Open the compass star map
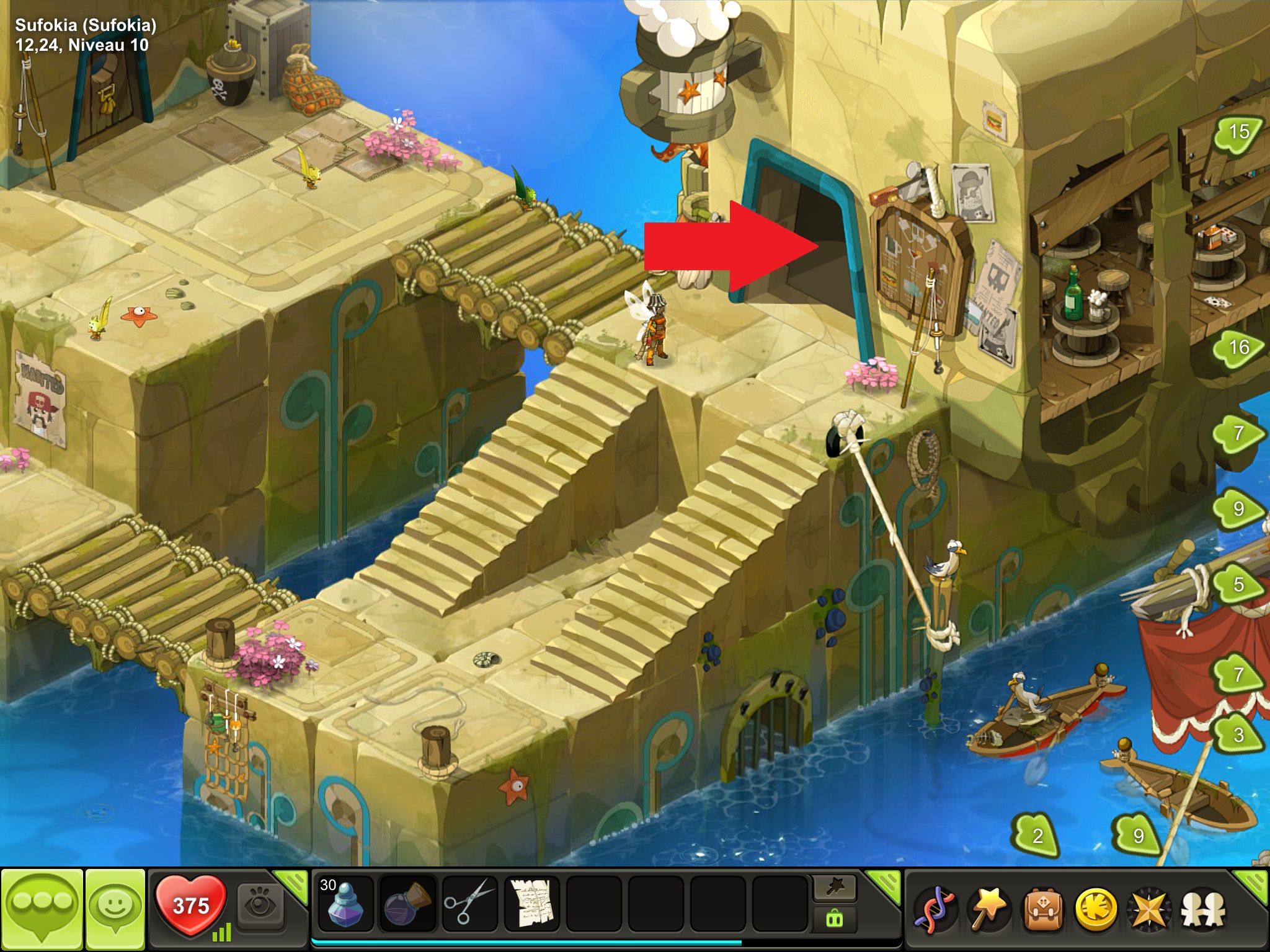 [1150, 910]
